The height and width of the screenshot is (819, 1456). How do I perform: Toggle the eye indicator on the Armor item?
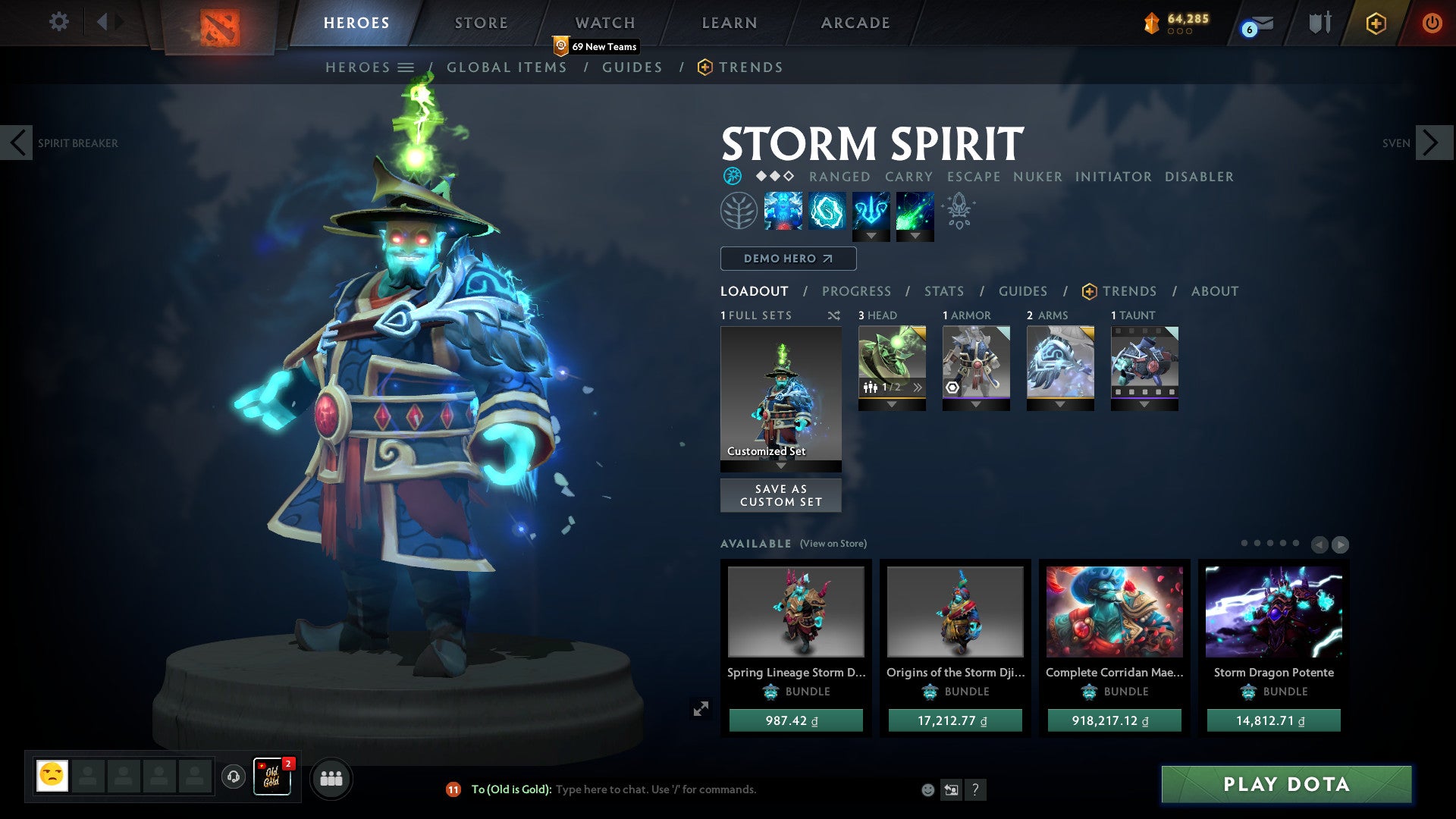(951, 388)
